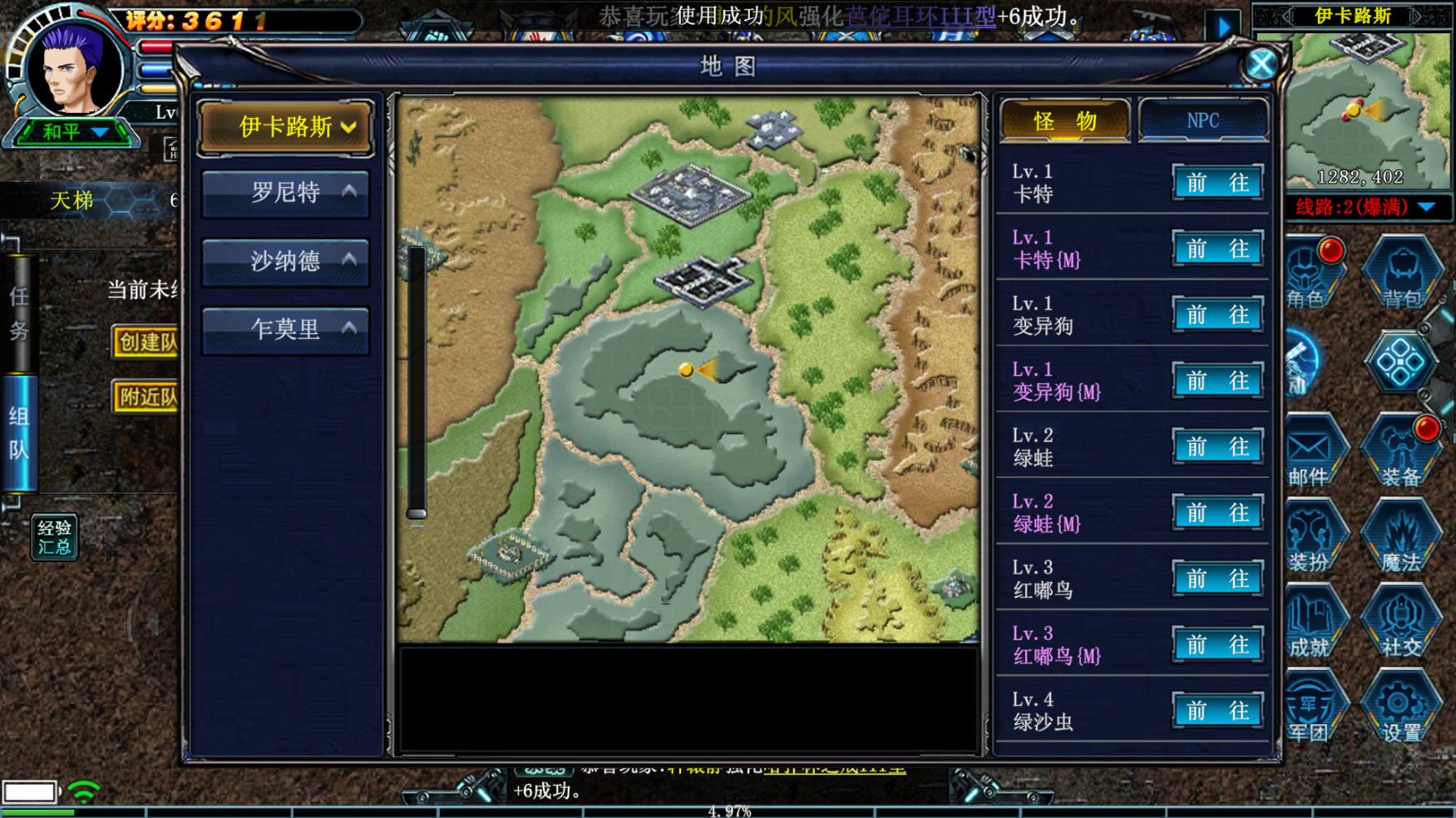Expand the 伊卡路斯 region dropdown
The height and width of the screenshot is (818, 1456).
click(286, 127)
